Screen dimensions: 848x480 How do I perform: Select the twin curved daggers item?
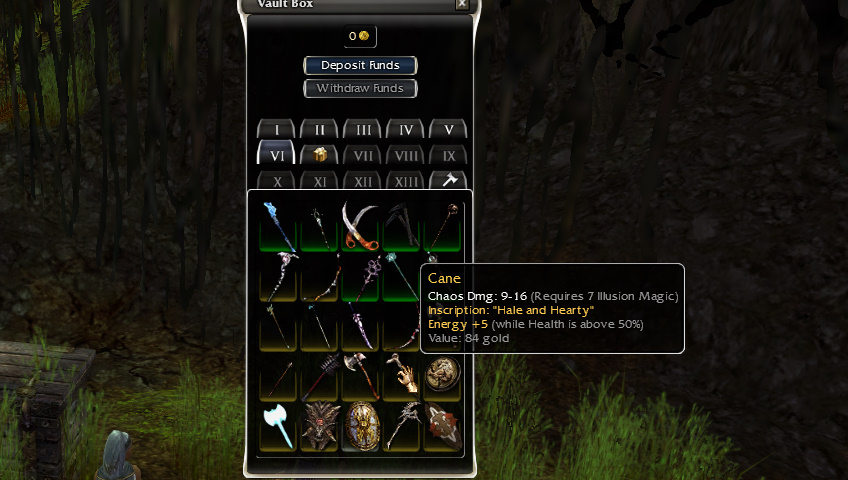(x=361, y=226)
